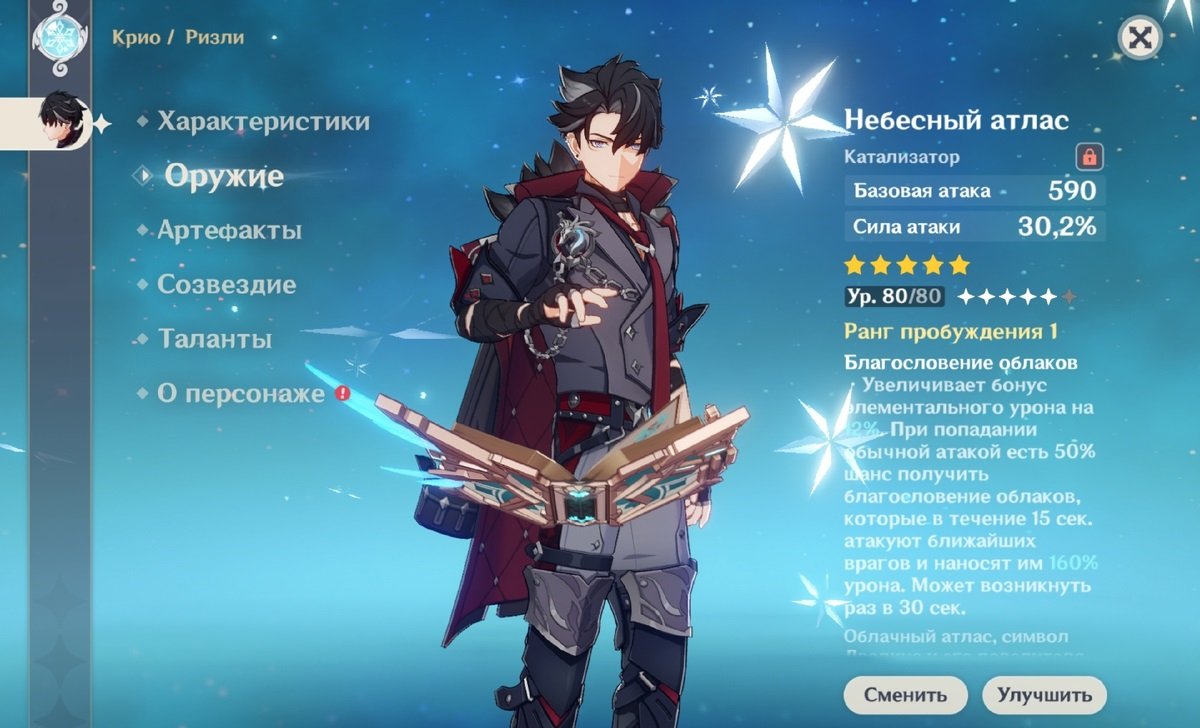Select Wriothesley's portrait in the sidebar
The height and width of the screenshot is (728, 1200).
click(56, 122)
